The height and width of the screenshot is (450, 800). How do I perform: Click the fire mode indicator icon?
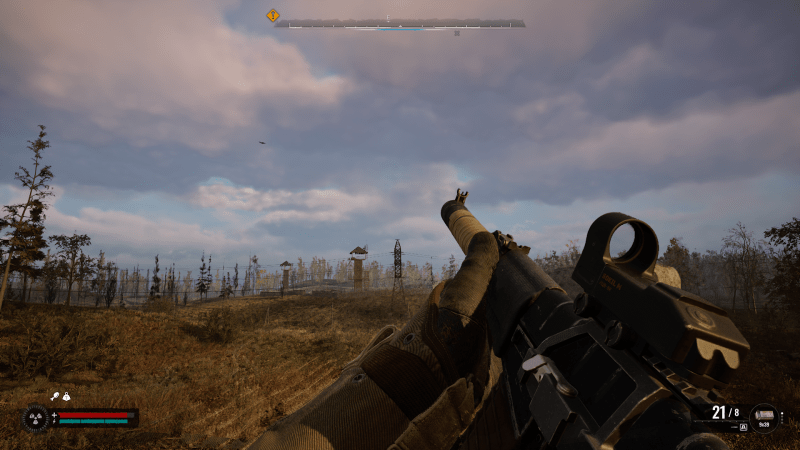(x=743, y=426)
